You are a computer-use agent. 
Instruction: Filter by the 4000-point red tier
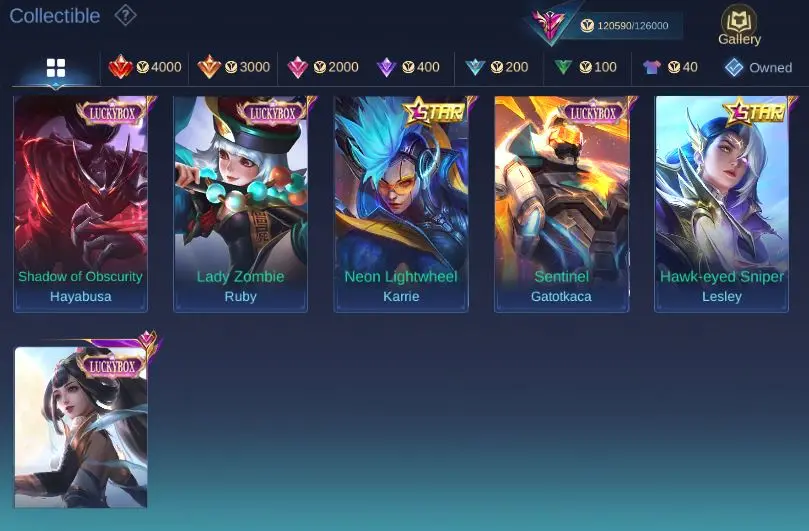[145, 67]
